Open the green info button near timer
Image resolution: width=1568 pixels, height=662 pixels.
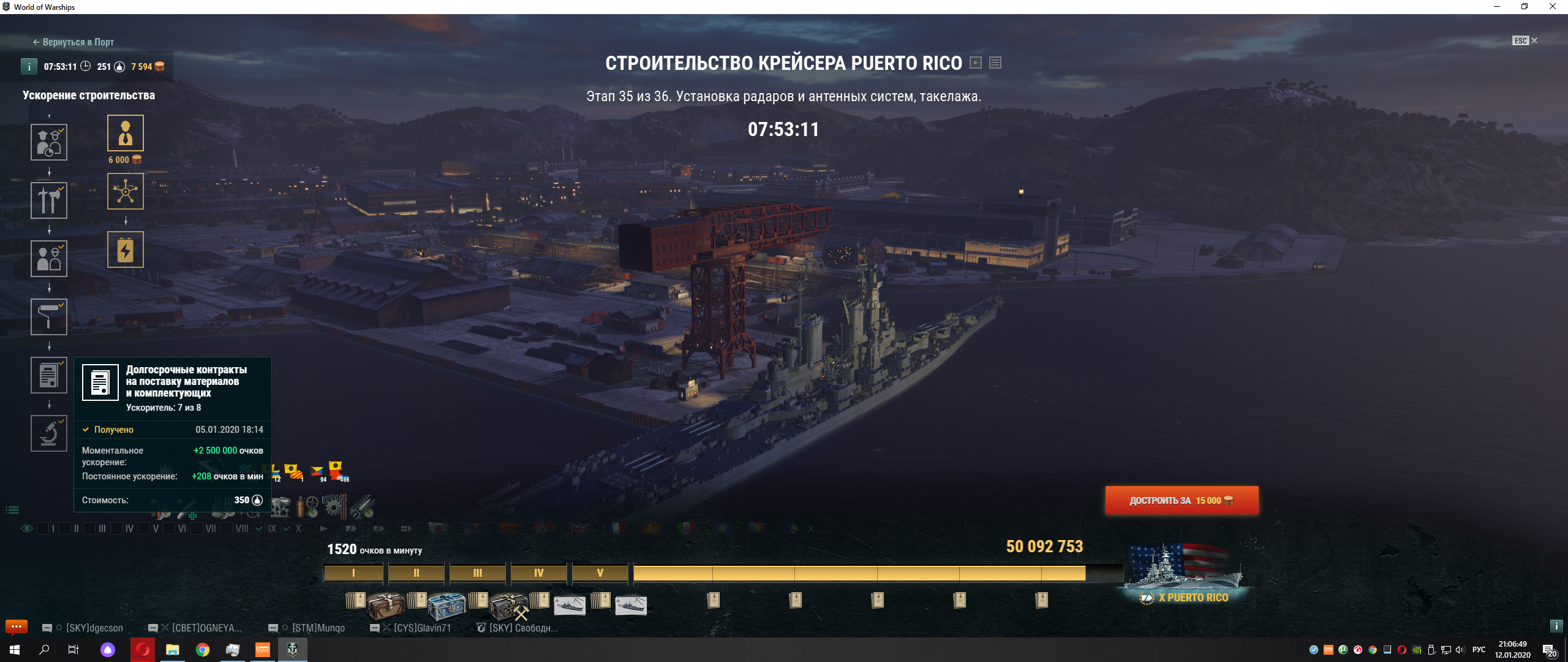(x=29, y=67)
